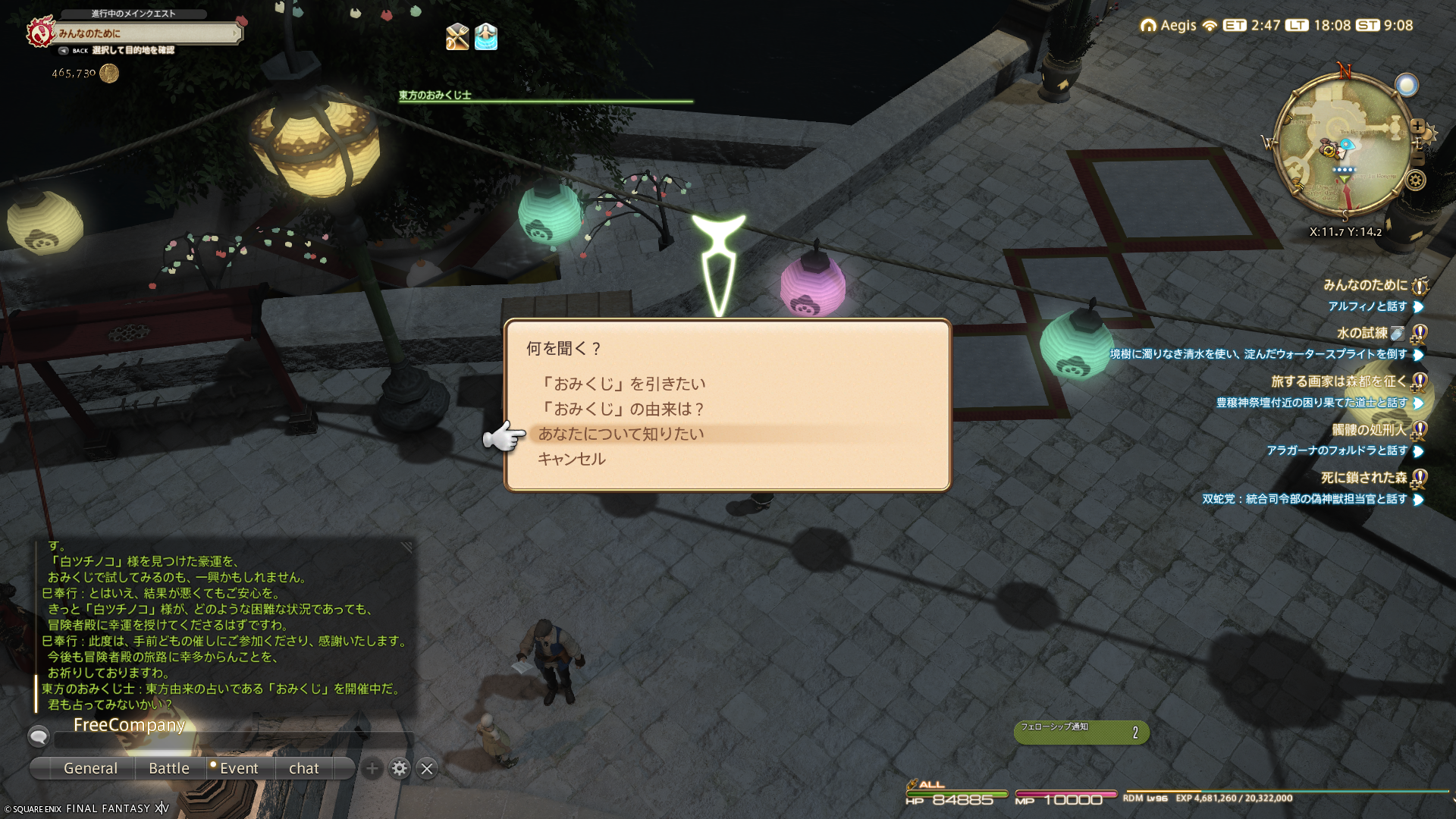Select the lowercase chat tab
The image size is (1456, 819).
pos(304,768)
